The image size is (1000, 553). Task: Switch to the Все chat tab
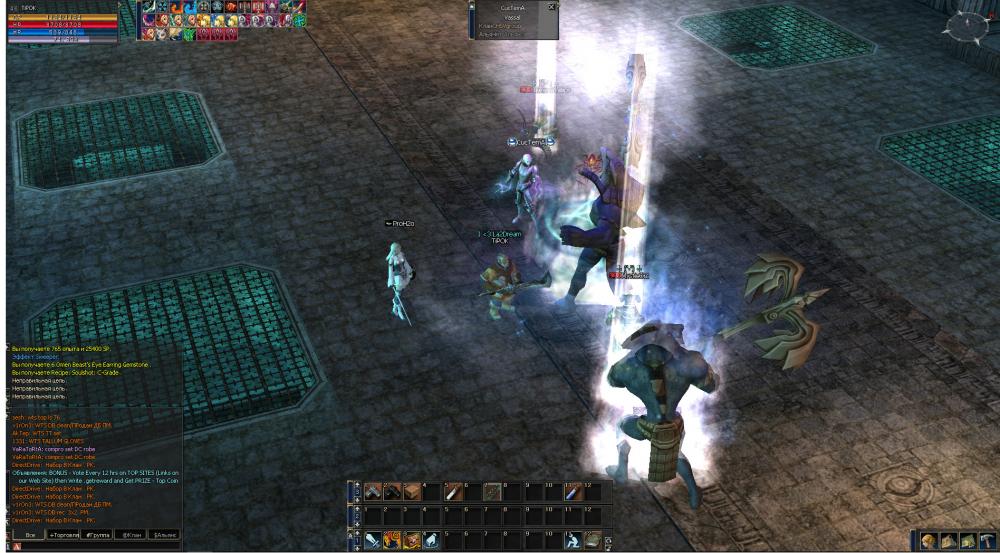click(x=30, y=535)
